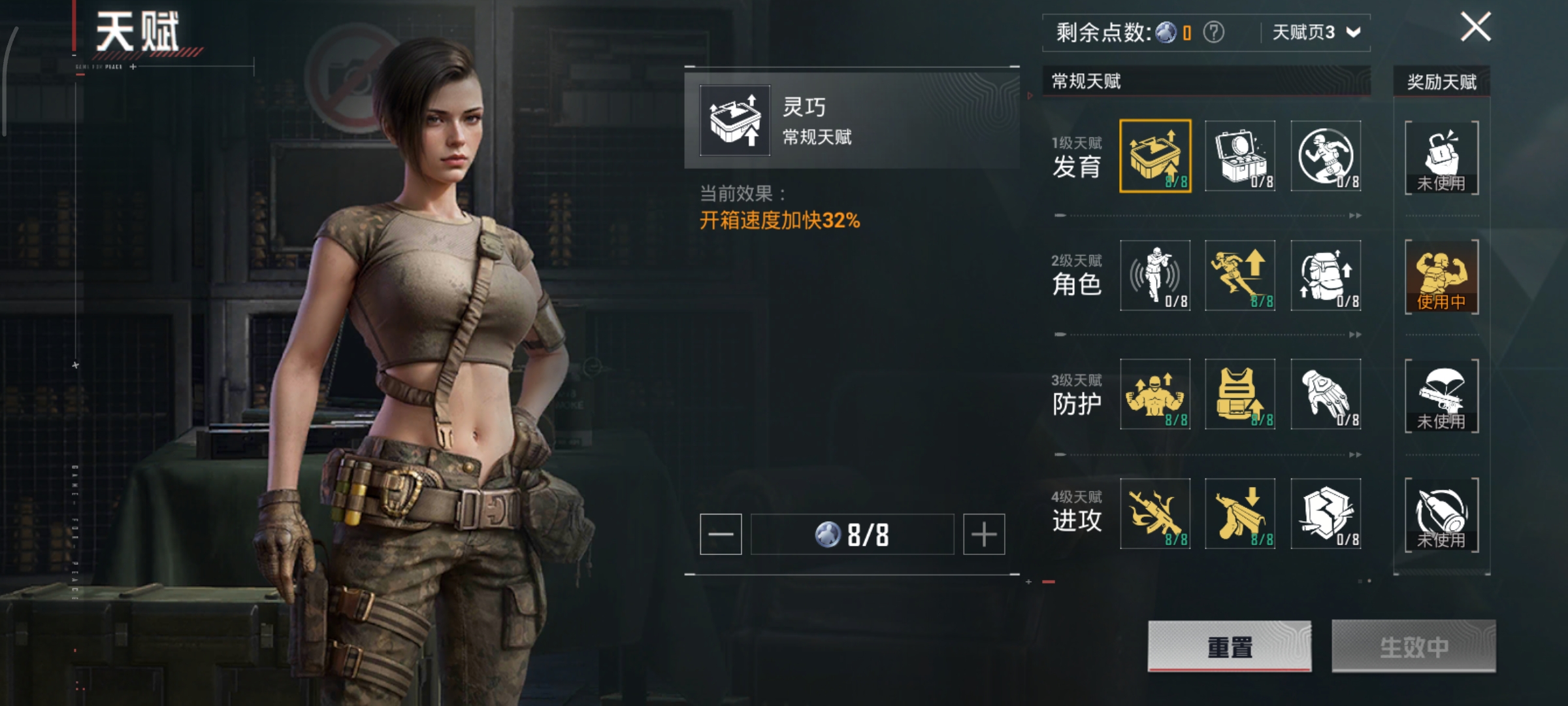Pick the parachute pistol reward talent
1568x706 pixels.
tap(1441, 395)
